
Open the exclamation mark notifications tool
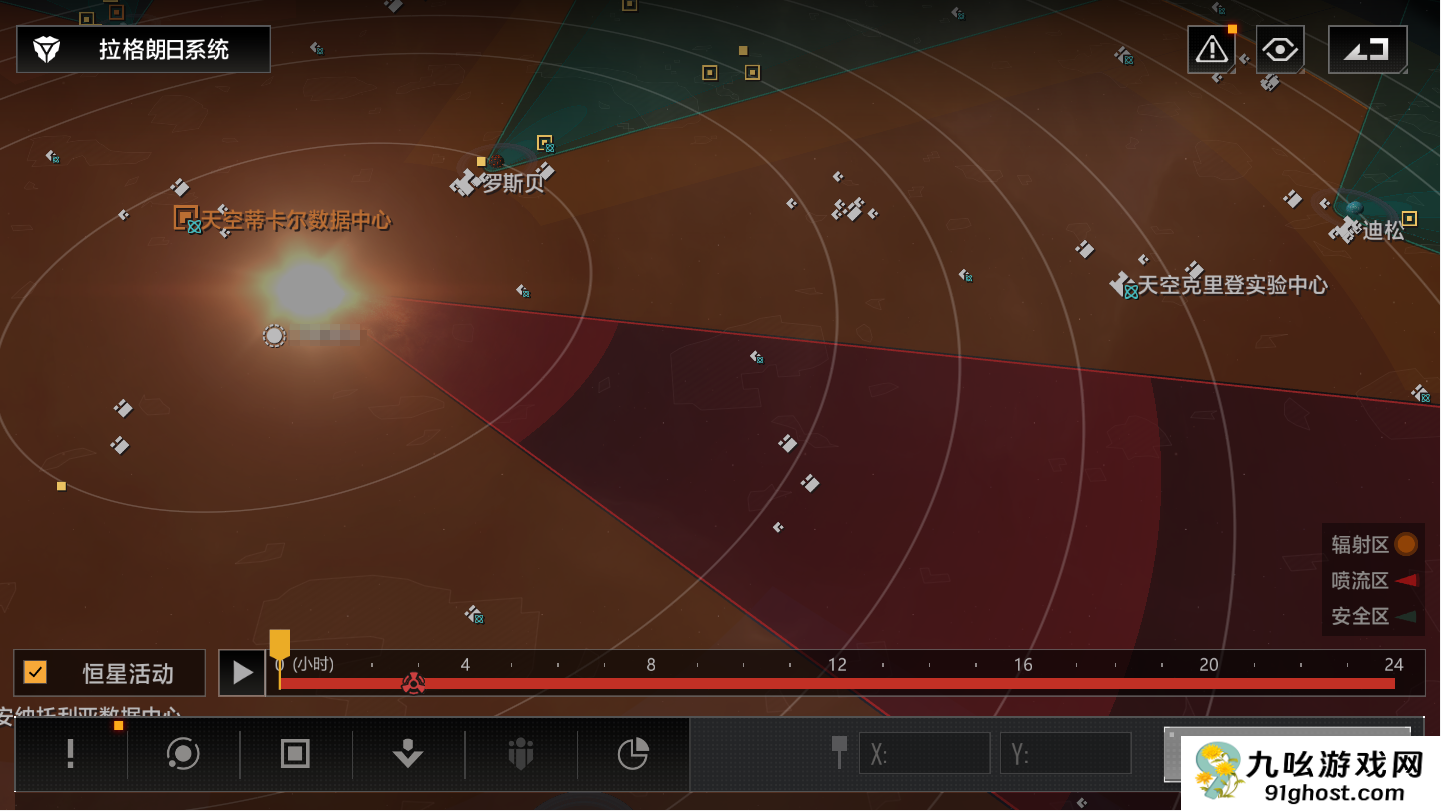[x=70, y=754]
